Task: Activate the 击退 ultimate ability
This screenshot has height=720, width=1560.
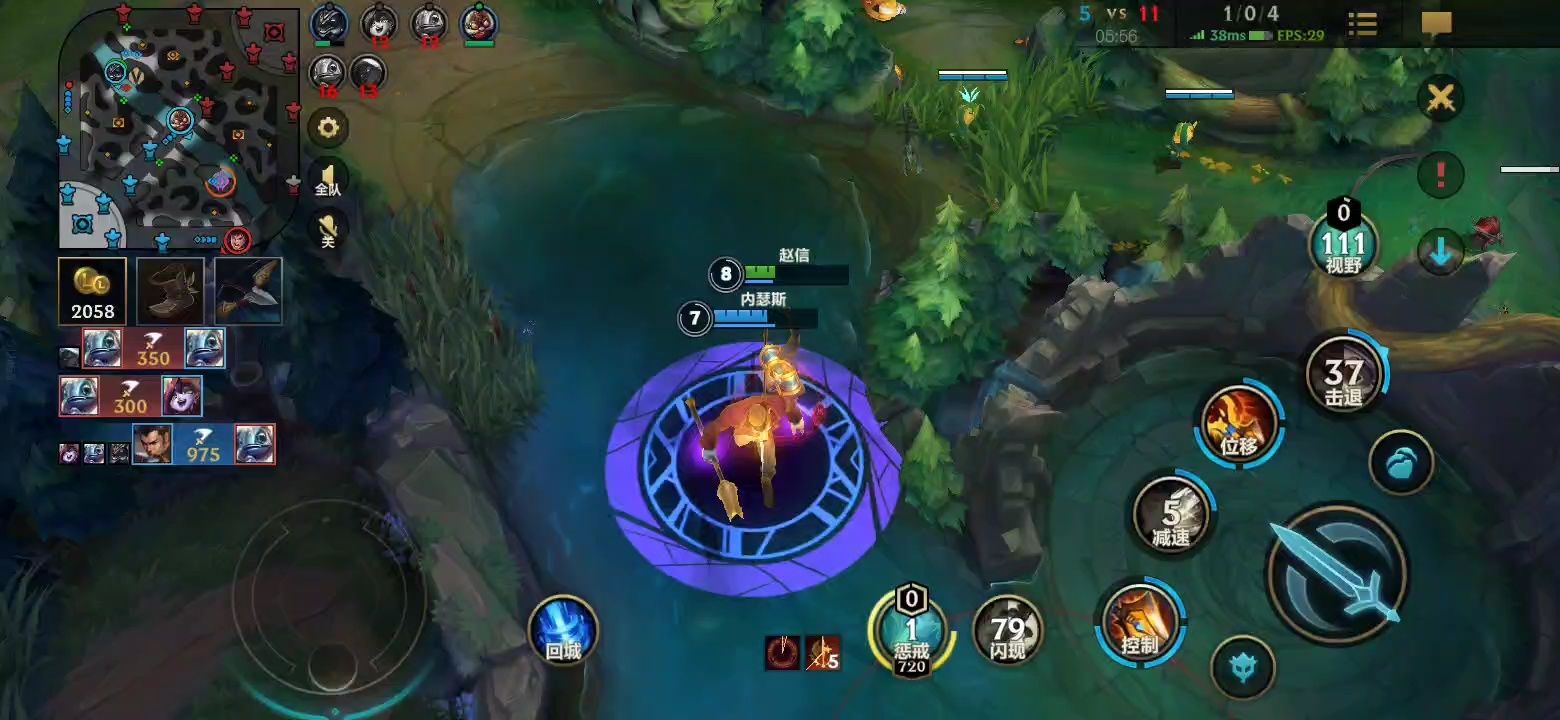Action: [1344, 375]
